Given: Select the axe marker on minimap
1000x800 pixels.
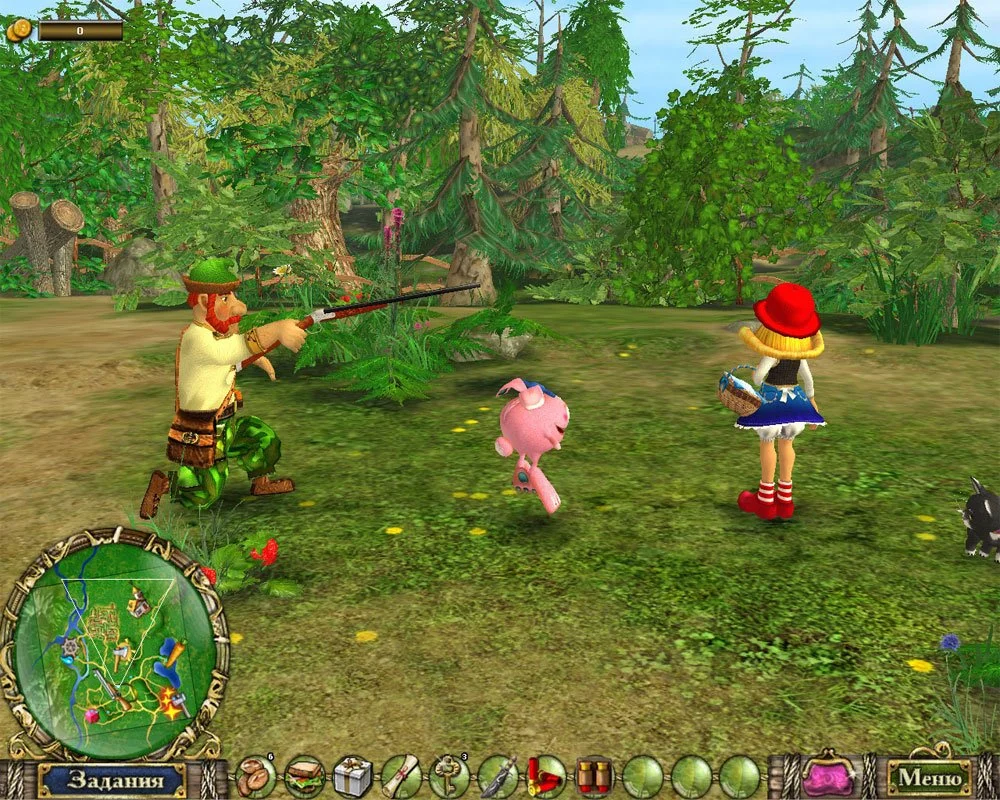Looking at the screenshot, I should (x=121, y=654).
